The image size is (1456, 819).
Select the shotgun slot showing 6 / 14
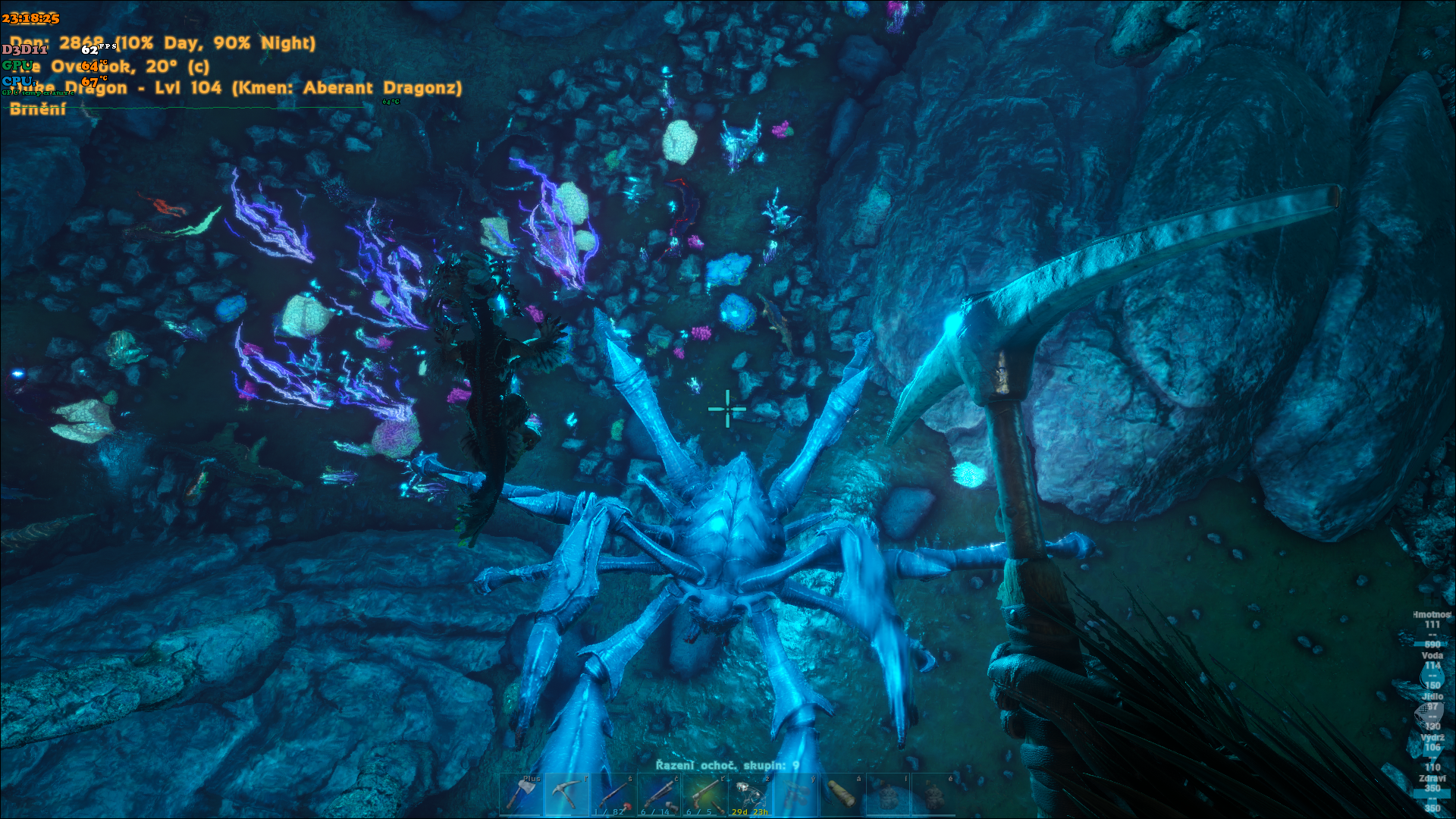pyautogui.click(x=658, y=794)
